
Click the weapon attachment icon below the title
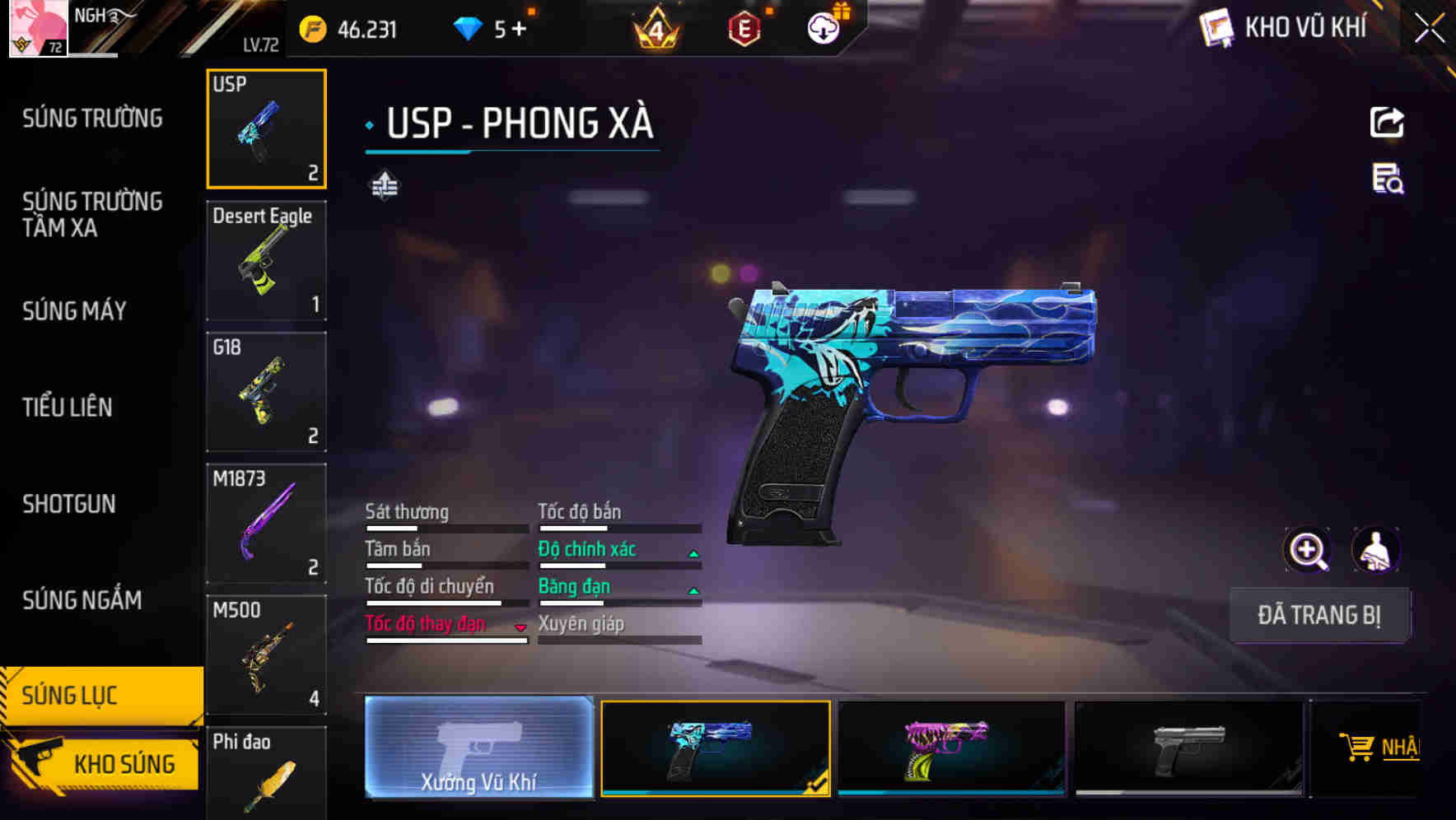tap(386, 184)
